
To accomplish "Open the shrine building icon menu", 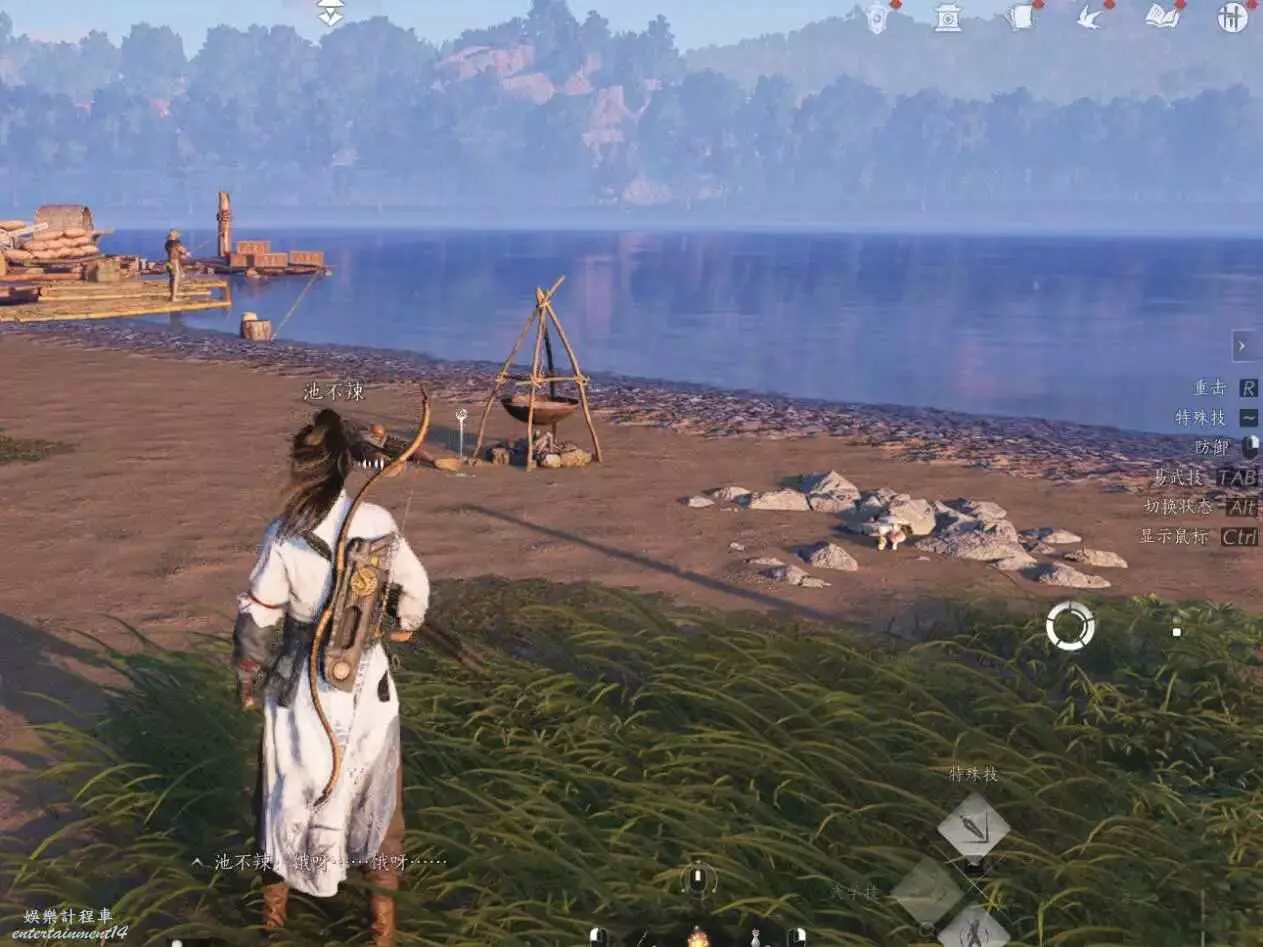I will tap(947, 17).
